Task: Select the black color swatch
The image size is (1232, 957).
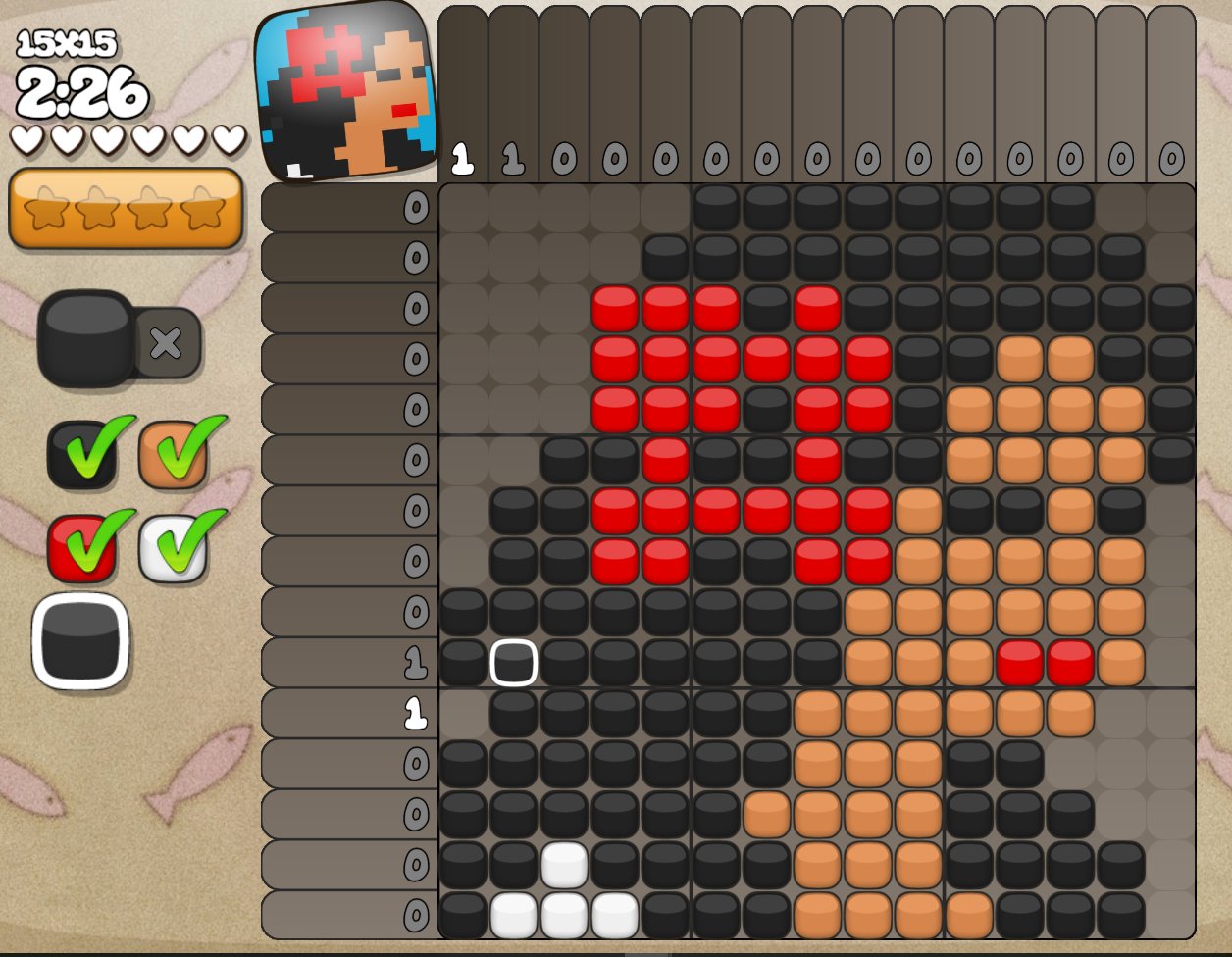Action: (x=80, y=455)
